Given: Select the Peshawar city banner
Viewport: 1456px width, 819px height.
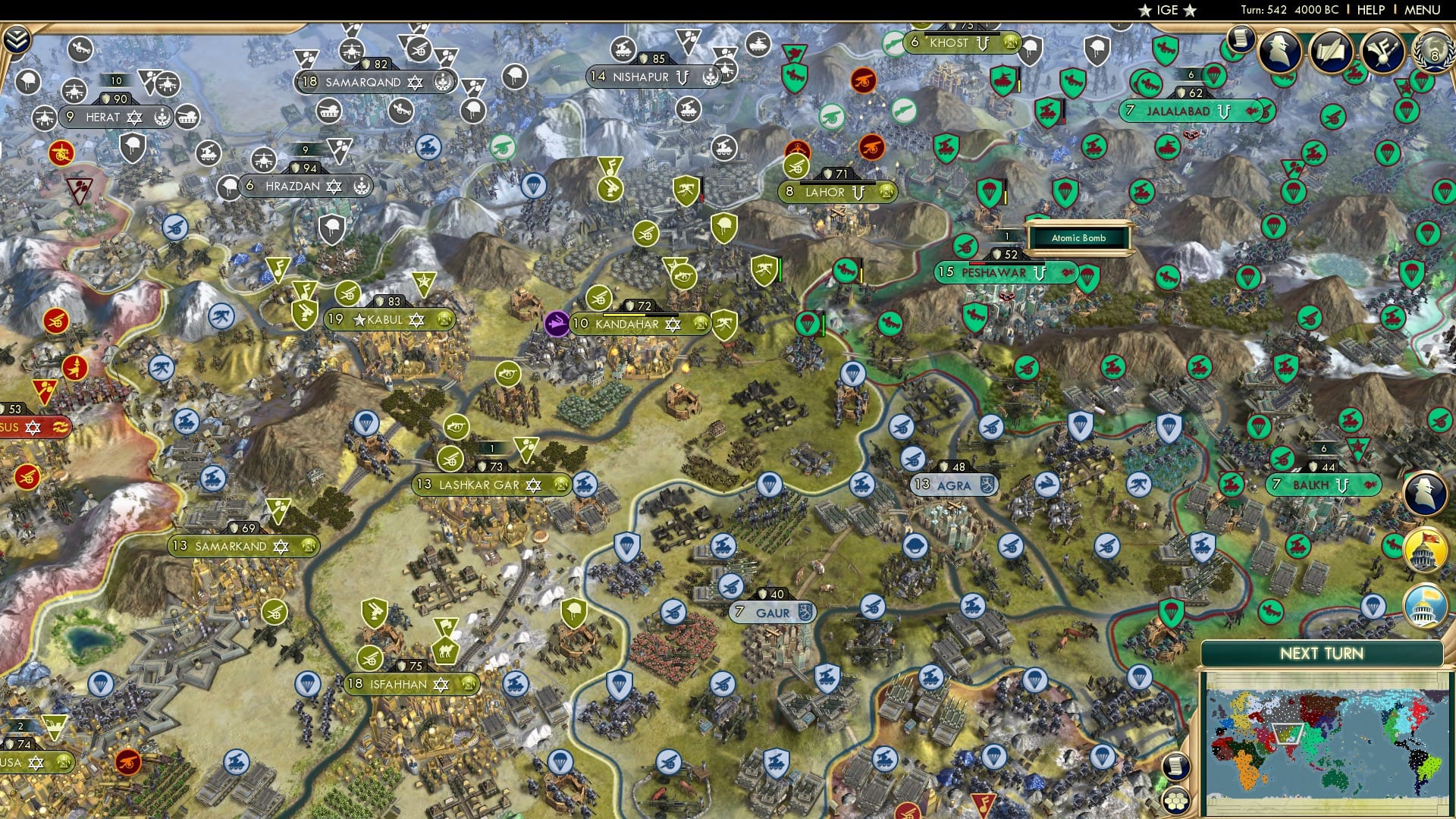Looking at the screenshot, I should 993,271.
